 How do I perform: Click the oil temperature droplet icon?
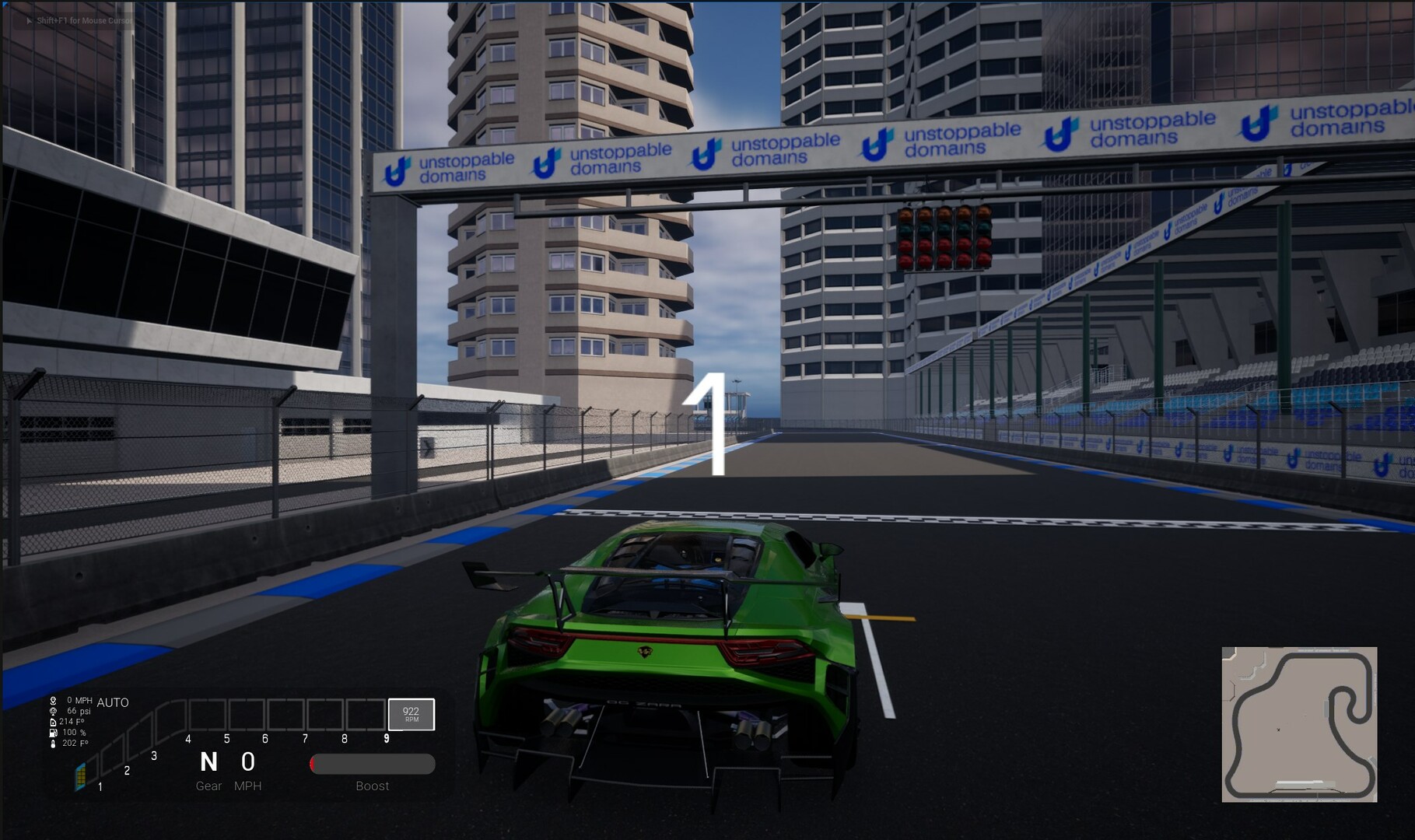(53, 722)
